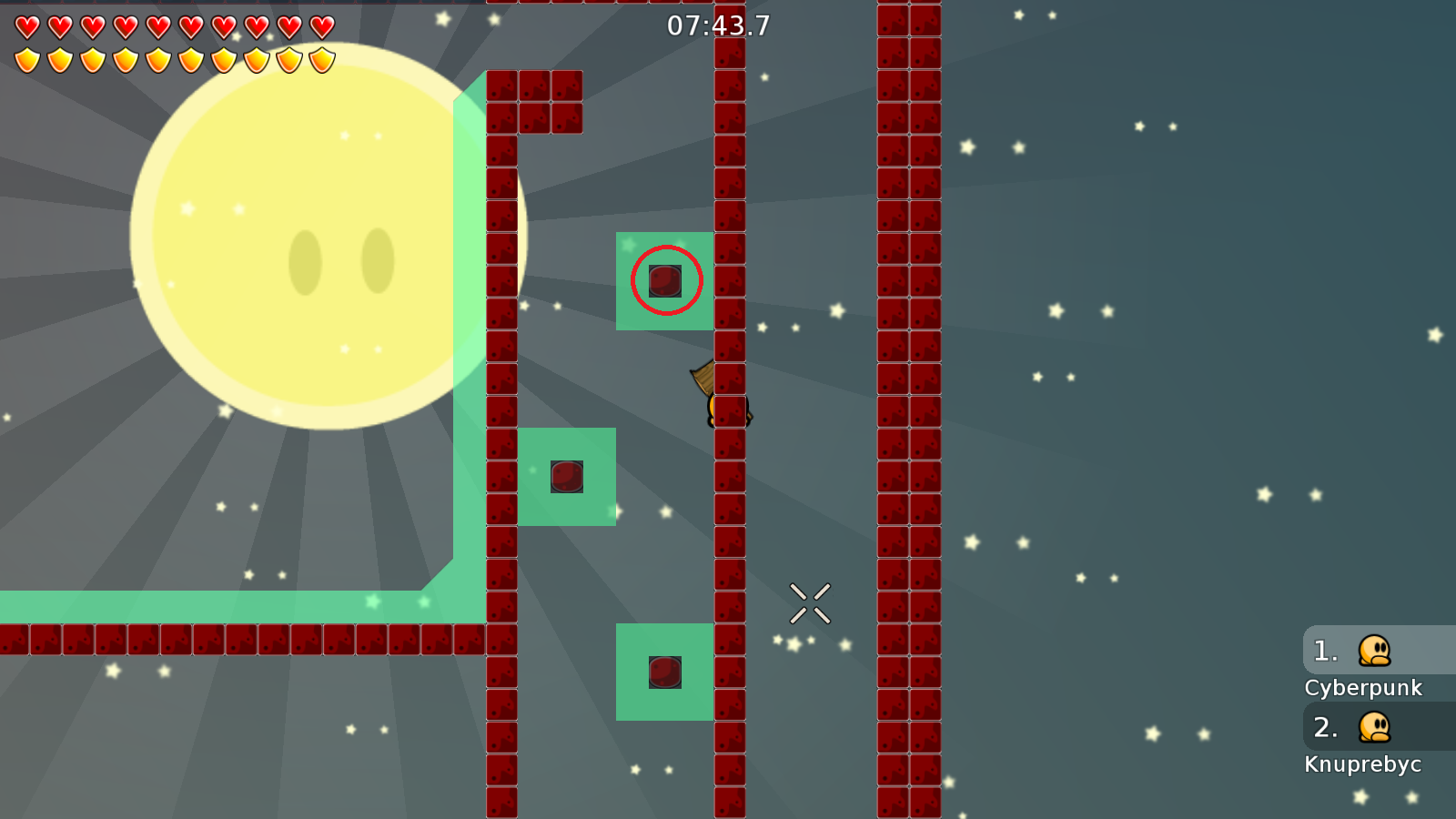Click the first heart in the health bar
This screenshot has width=1456, height=819.
pyautogui.click(x=26, y=27)
